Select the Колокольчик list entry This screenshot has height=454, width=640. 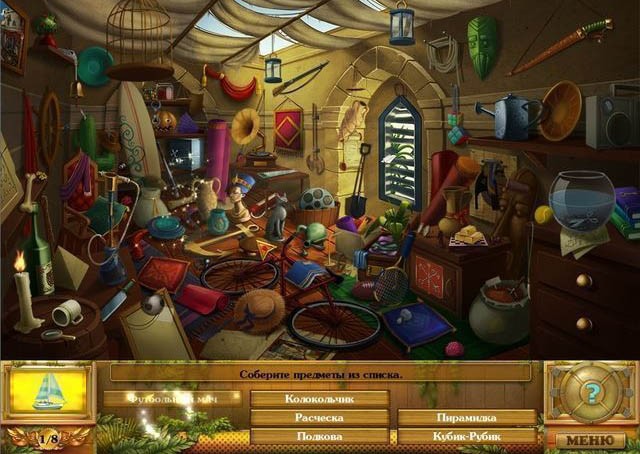pos(319,398)
